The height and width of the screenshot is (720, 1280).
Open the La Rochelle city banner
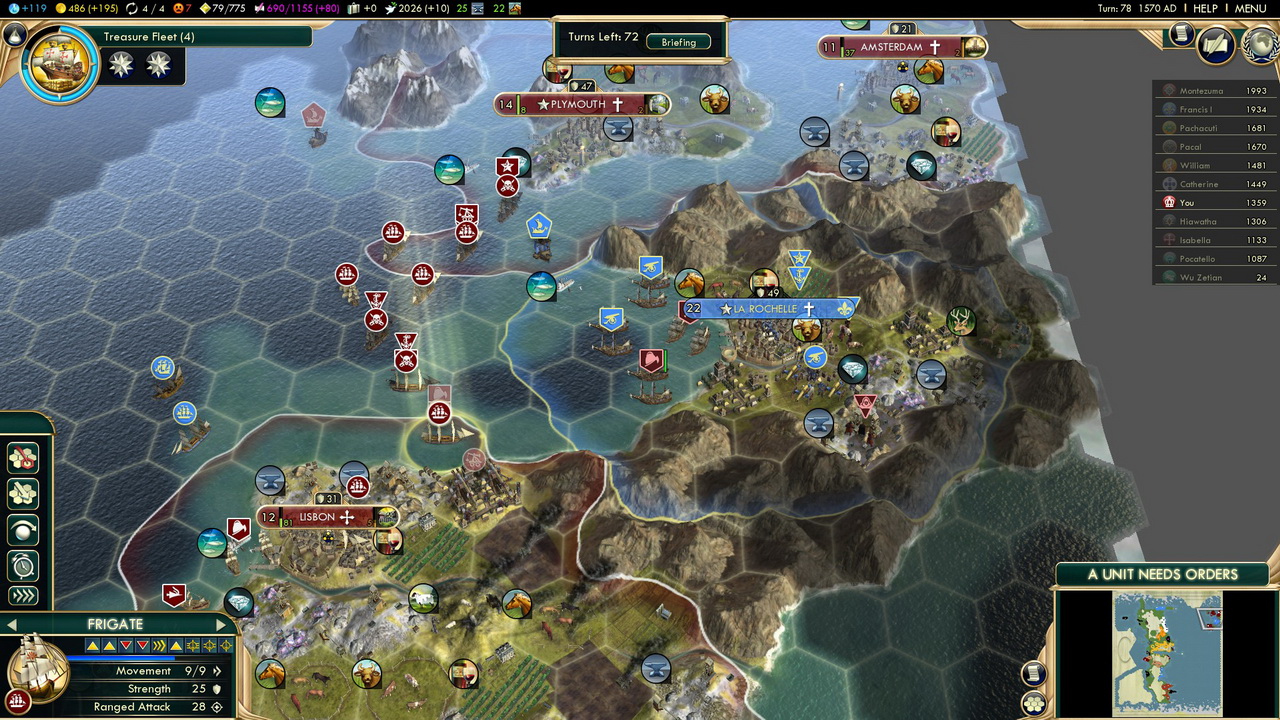pos(765,309)
